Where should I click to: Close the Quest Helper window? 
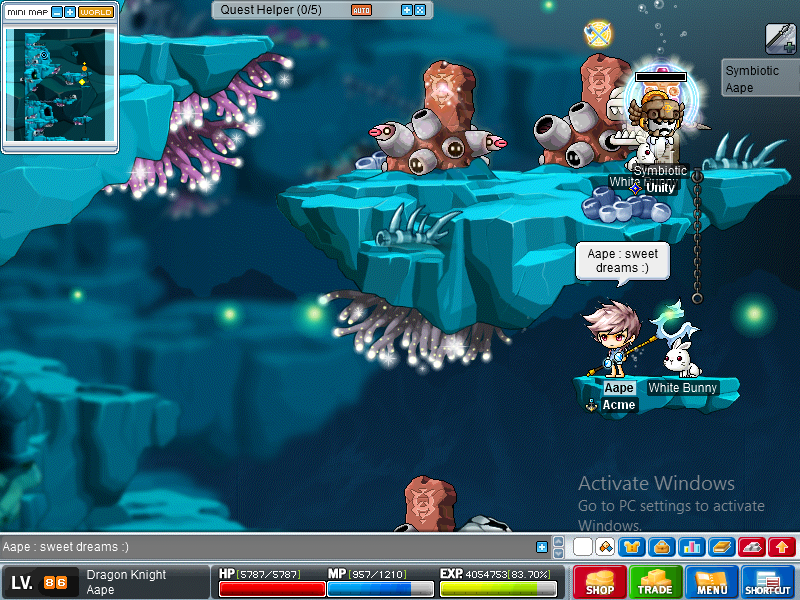(x=419, y=10)
